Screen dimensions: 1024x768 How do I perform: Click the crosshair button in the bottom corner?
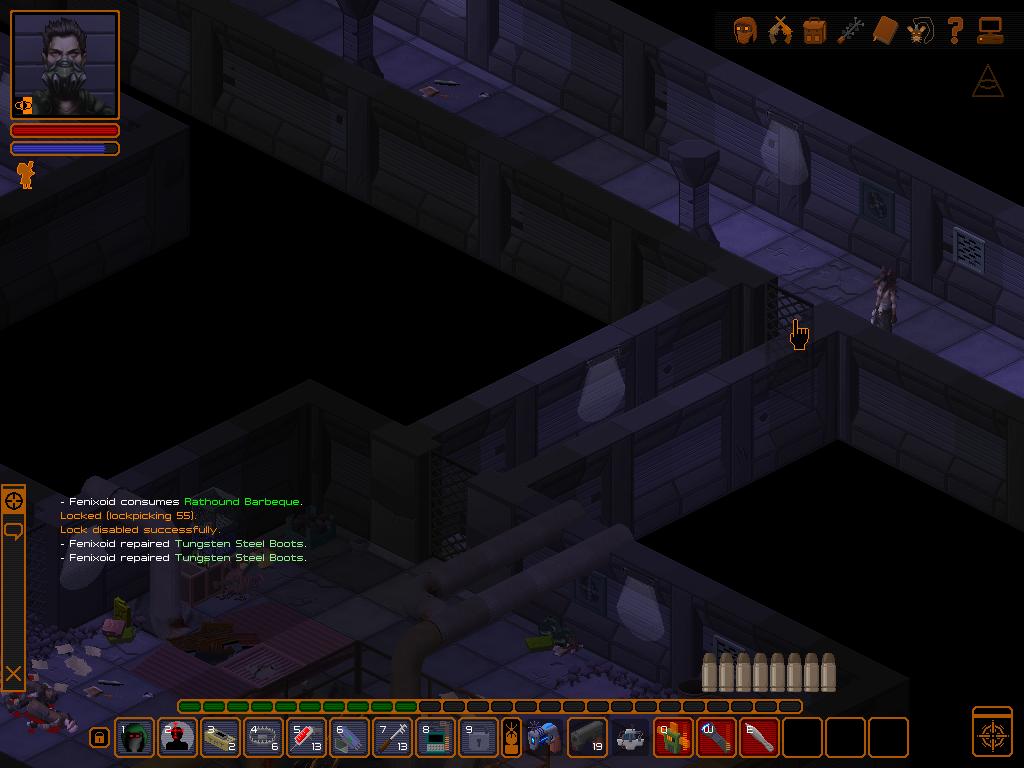pyautogui.click(x=992, y=735)
